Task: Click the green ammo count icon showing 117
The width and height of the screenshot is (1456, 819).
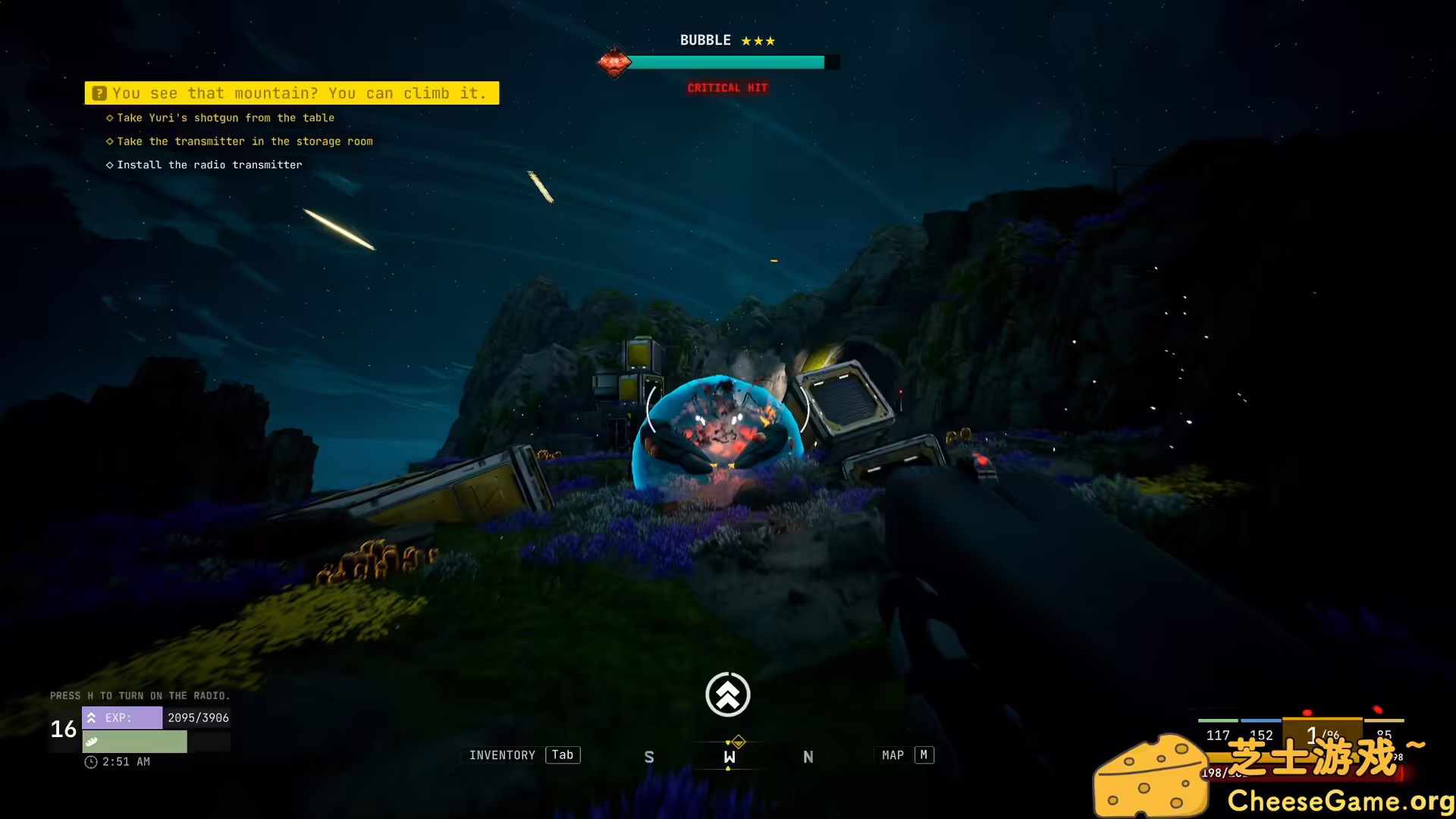Action: (x=1217, y=735)
